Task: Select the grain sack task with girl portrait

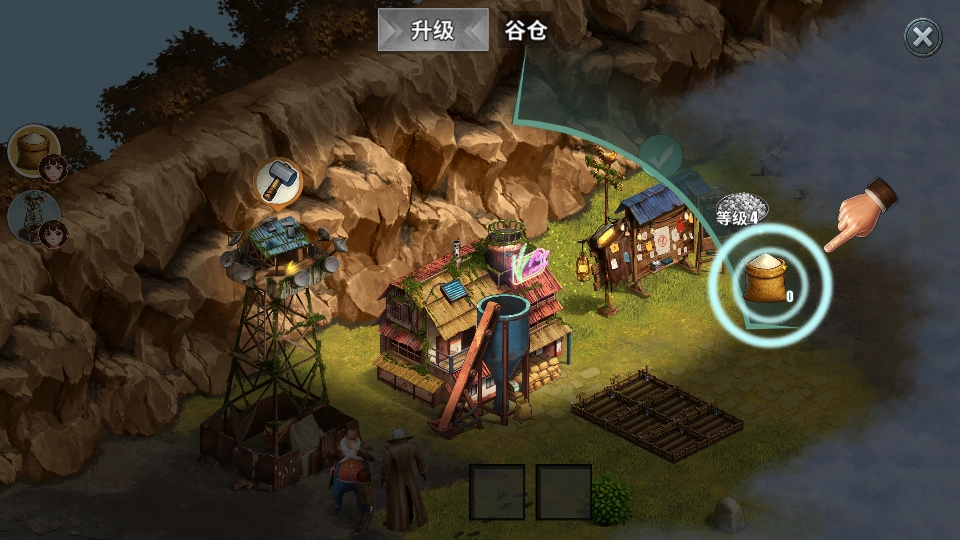Action: 36,153
